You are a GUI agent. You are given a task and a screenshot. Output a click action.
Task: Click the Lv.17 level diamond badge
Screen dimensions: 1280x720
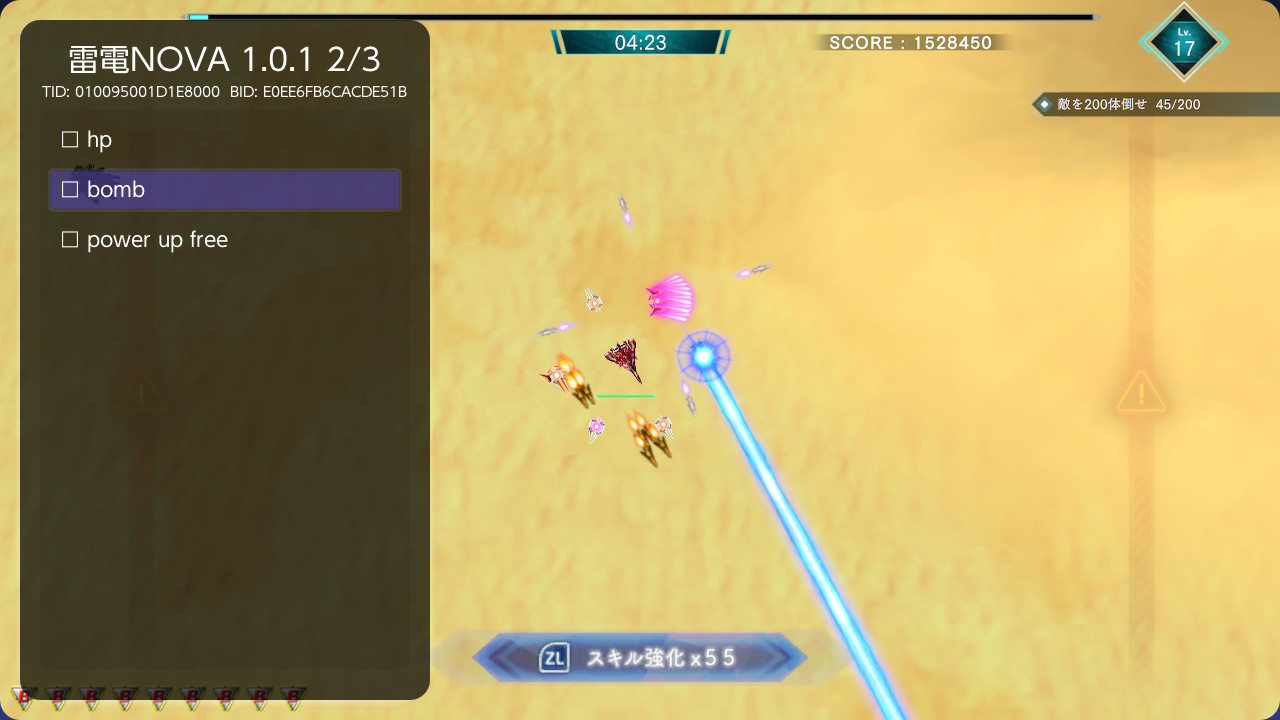[1183, 42]
